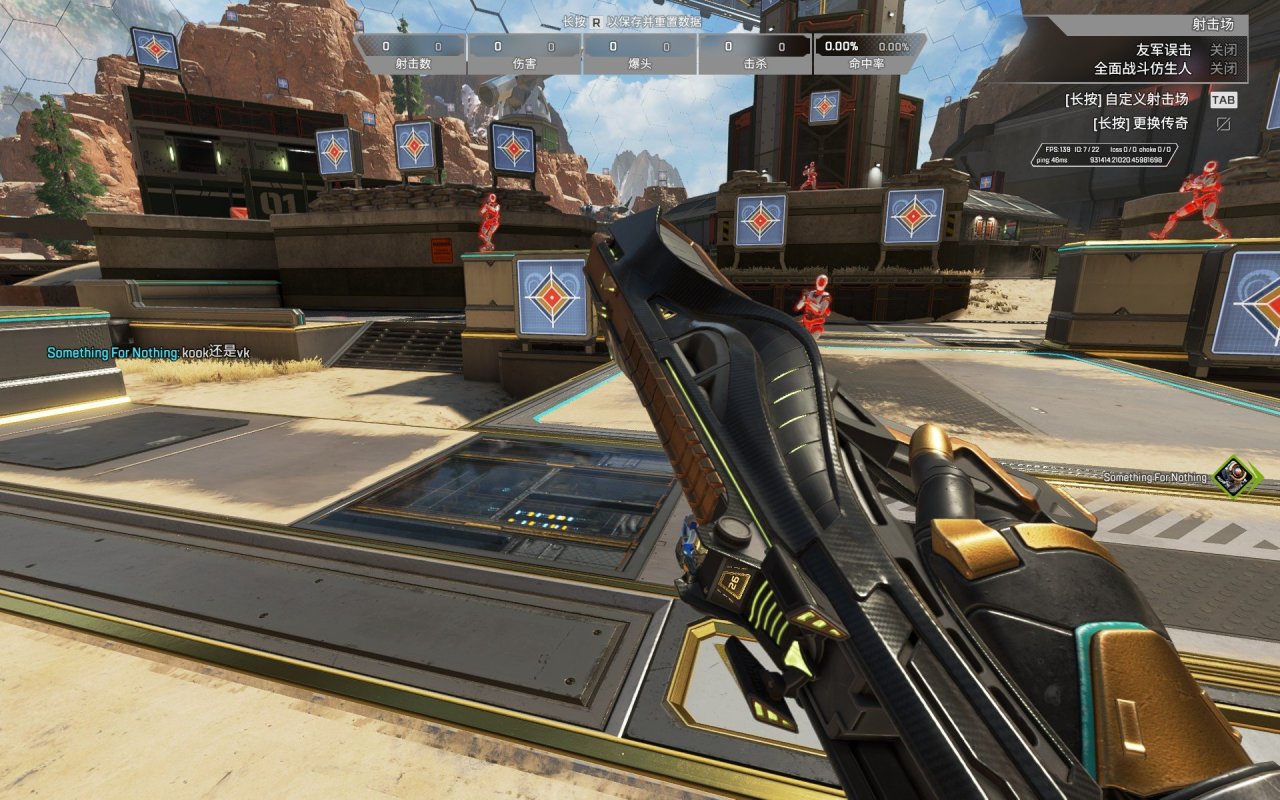Choose the 更换传奇 change legend option
This screenshot has width=1280, height=800.
pyautogui.click(x=1140, y=123)
